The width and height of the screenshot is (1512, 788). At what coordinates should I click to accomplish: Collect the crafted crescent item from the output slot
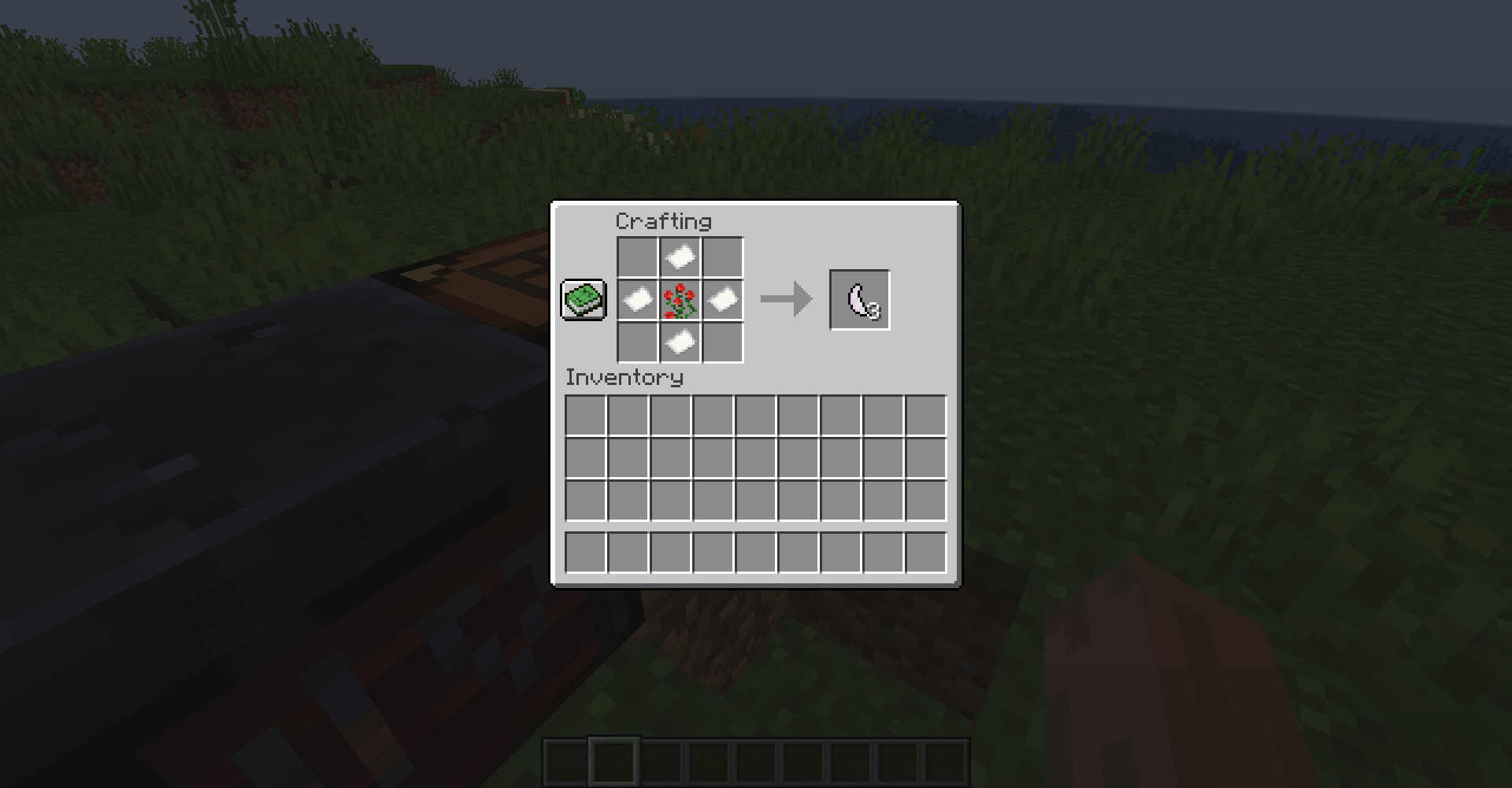click(x=860, y=300)
